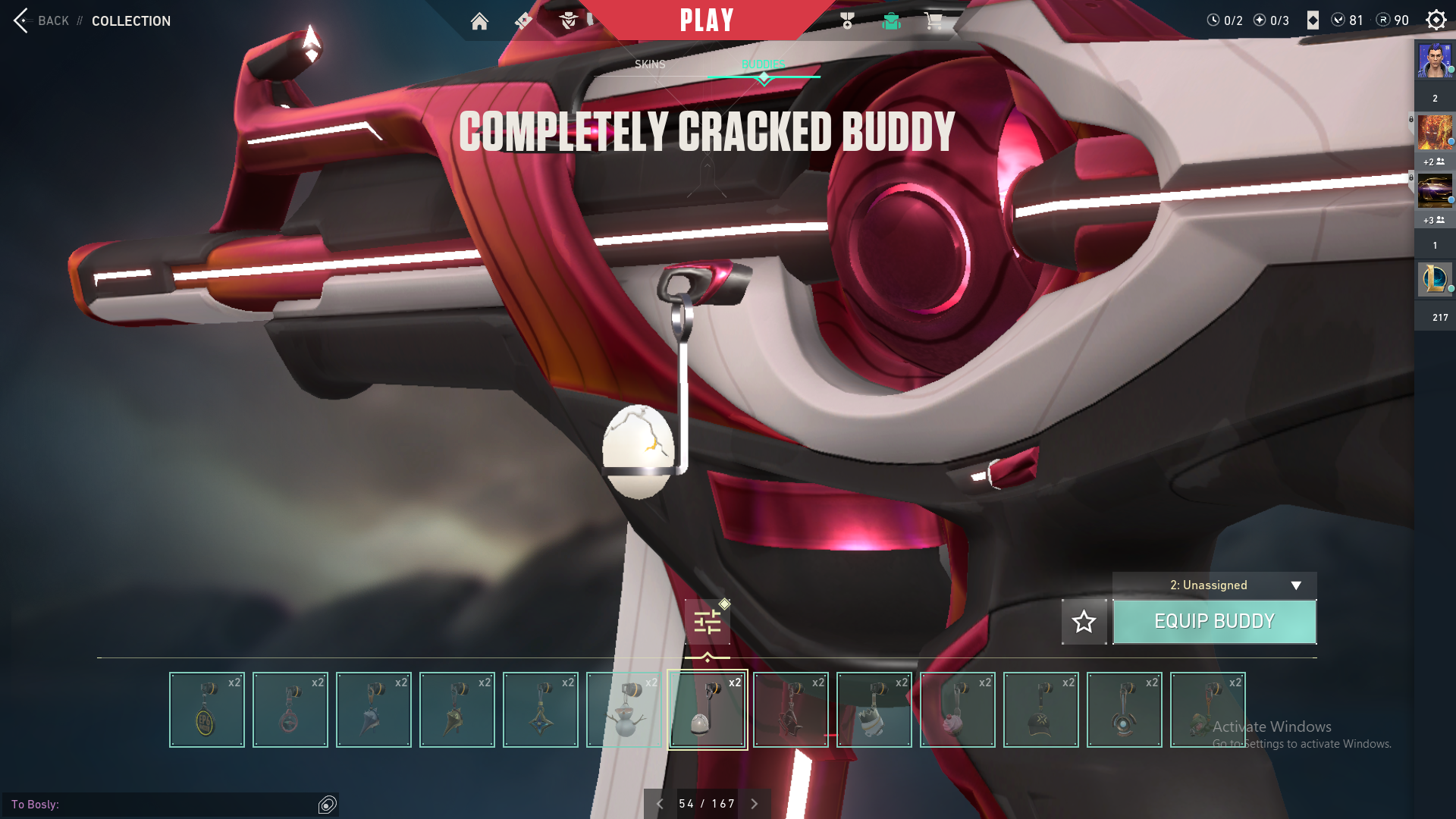Equip the Completely Cracked buddy
The image size is (1456, 819).
(x=1214, y=622)
